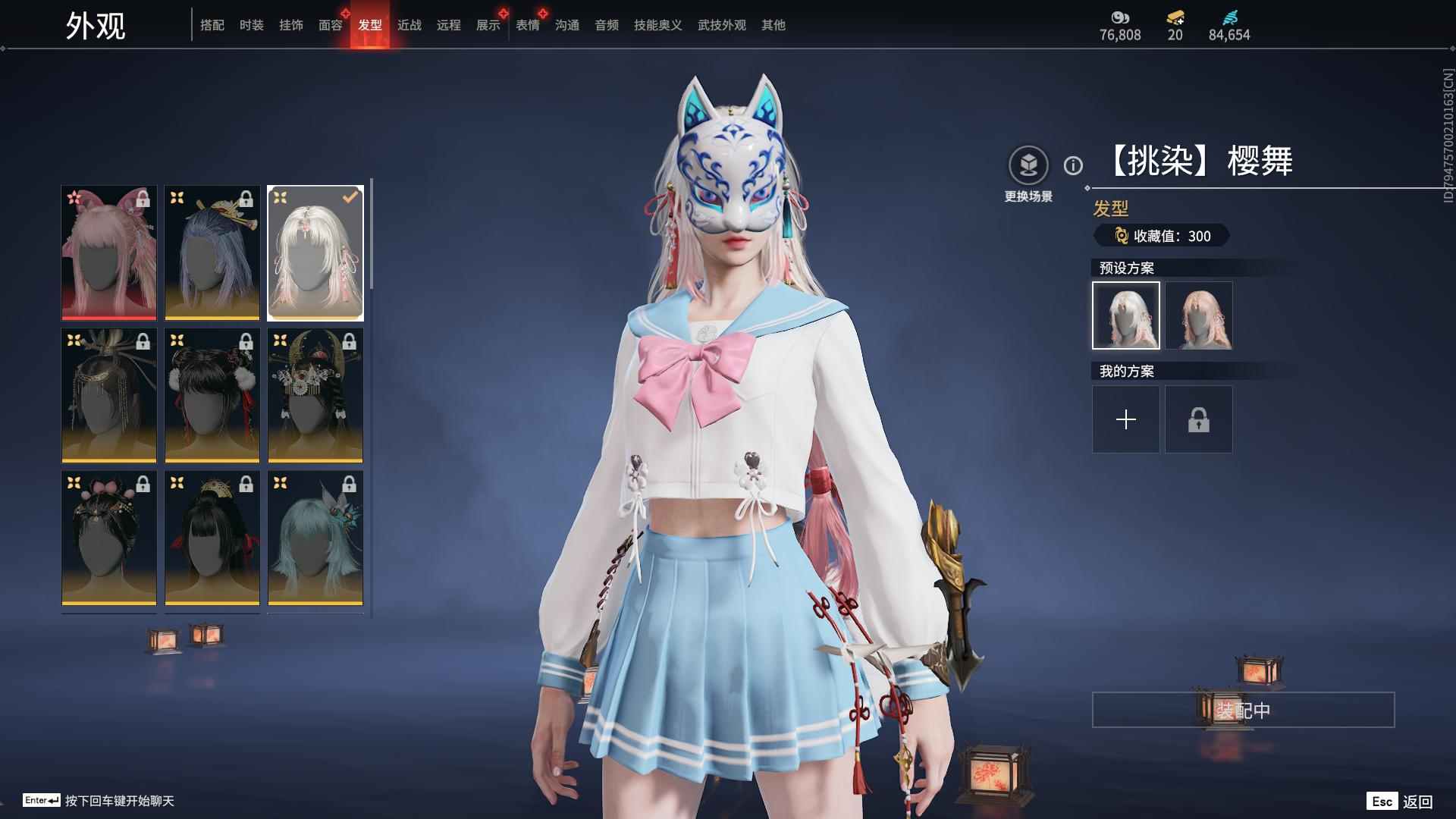Open the 技能奥义 tab
This screenshot has height=819, width=1456.
(657, 25)
